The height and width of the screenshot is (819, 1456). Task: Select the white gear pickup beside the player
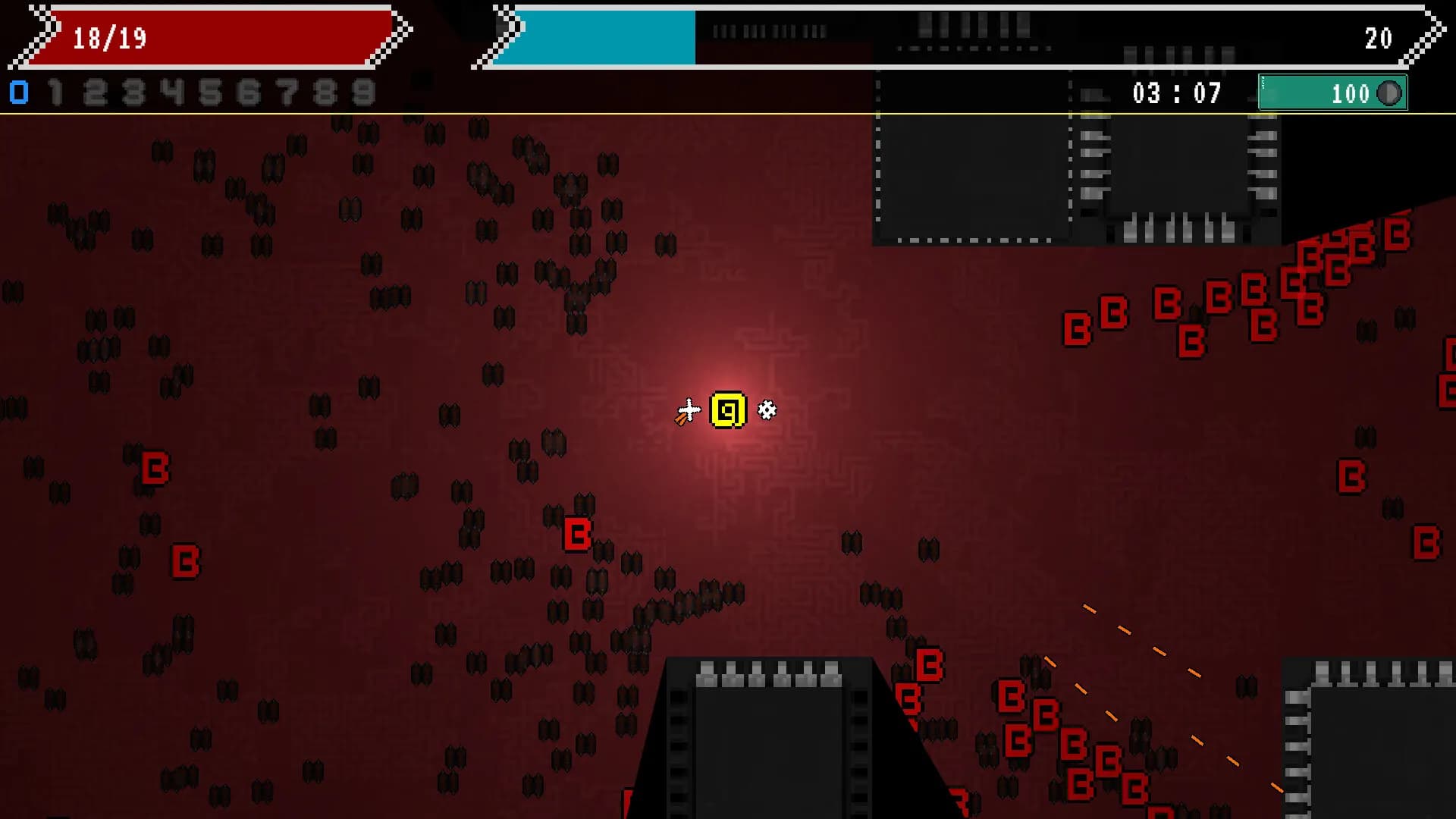(x=767, y=409)
